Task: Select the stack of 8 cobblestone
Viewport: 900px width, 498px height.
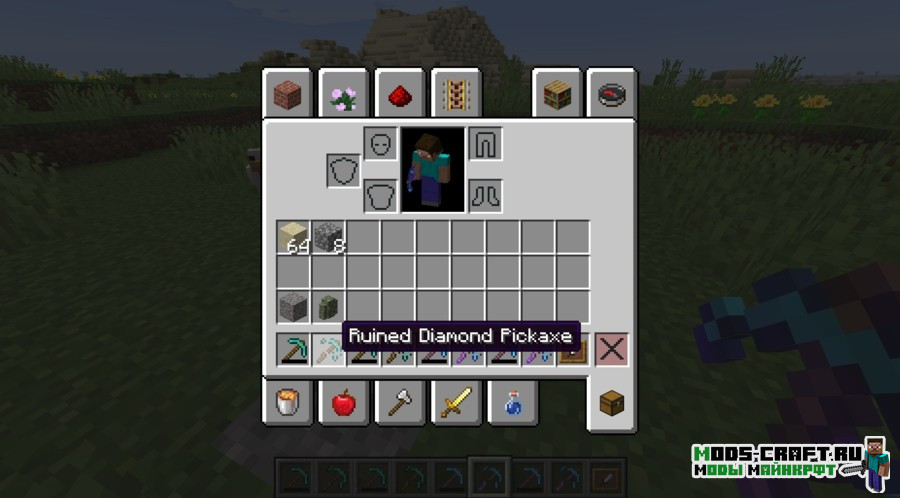Action: point(328,238)
